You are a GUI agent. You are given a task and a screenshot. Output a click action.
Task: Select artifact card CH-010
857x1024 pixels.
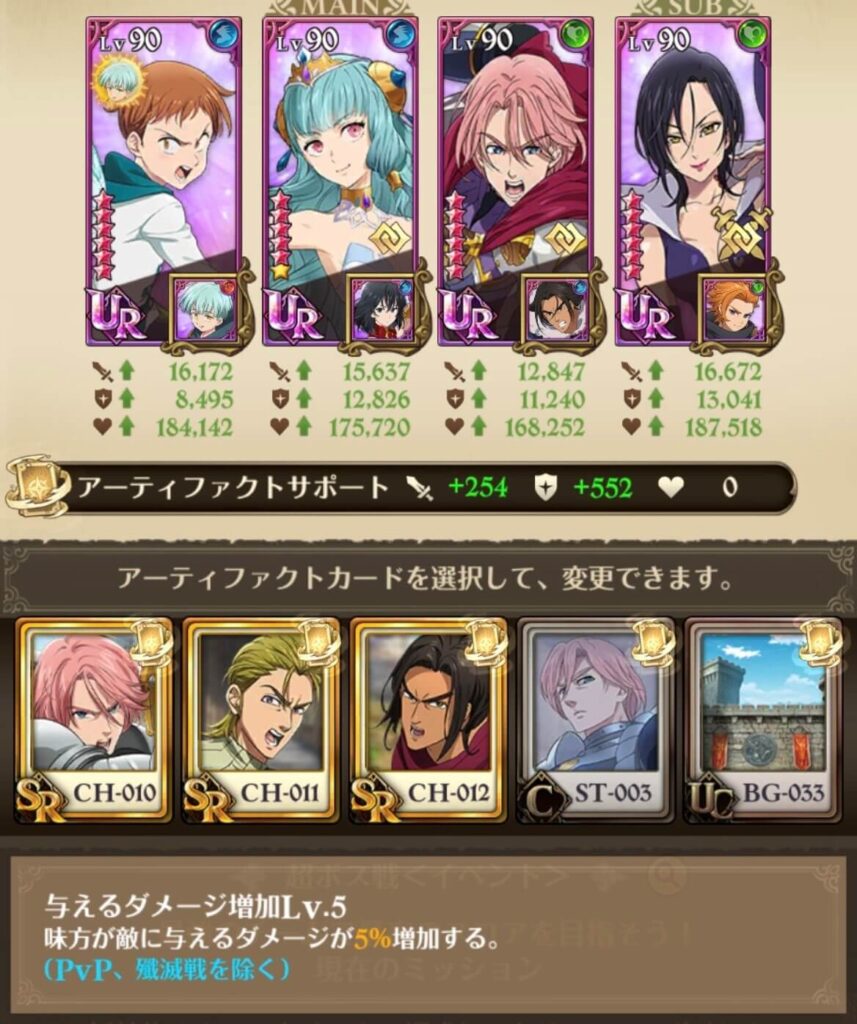[95, 720]
